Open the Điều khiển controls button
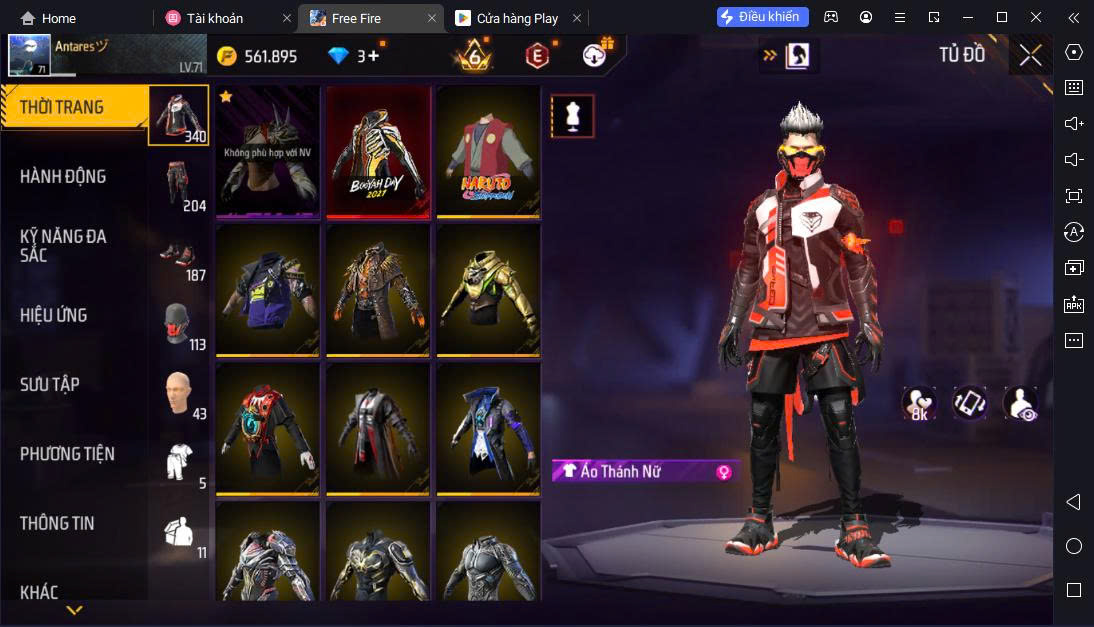 pyautogui.click(x=762, y=17)
